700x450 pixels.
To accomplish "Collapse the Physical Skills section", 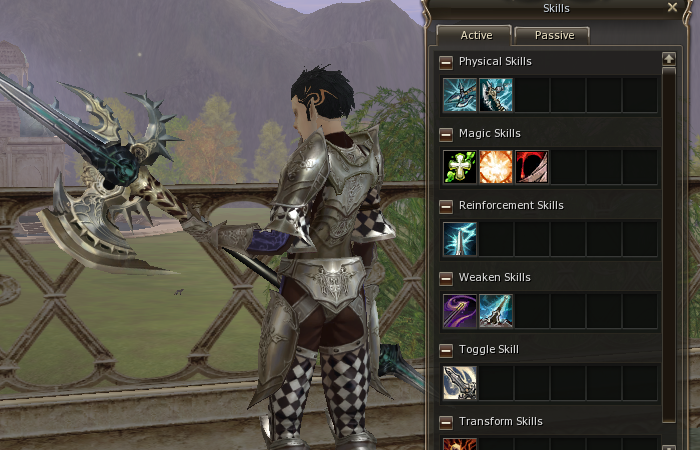I will pos(446,62).
